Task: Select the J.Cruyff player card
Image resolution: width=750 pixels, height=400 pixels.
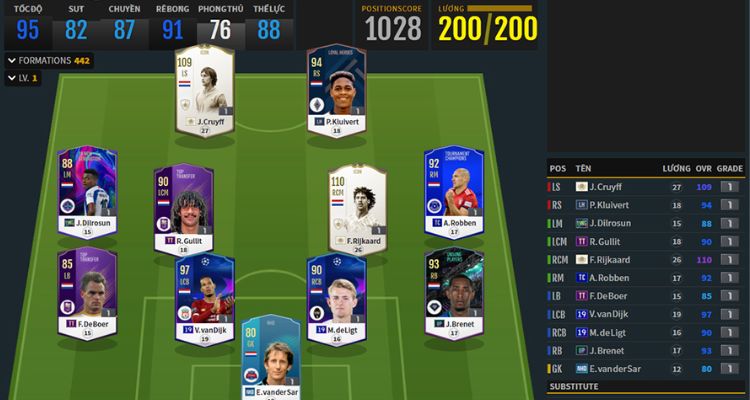Action: point(203,90)
